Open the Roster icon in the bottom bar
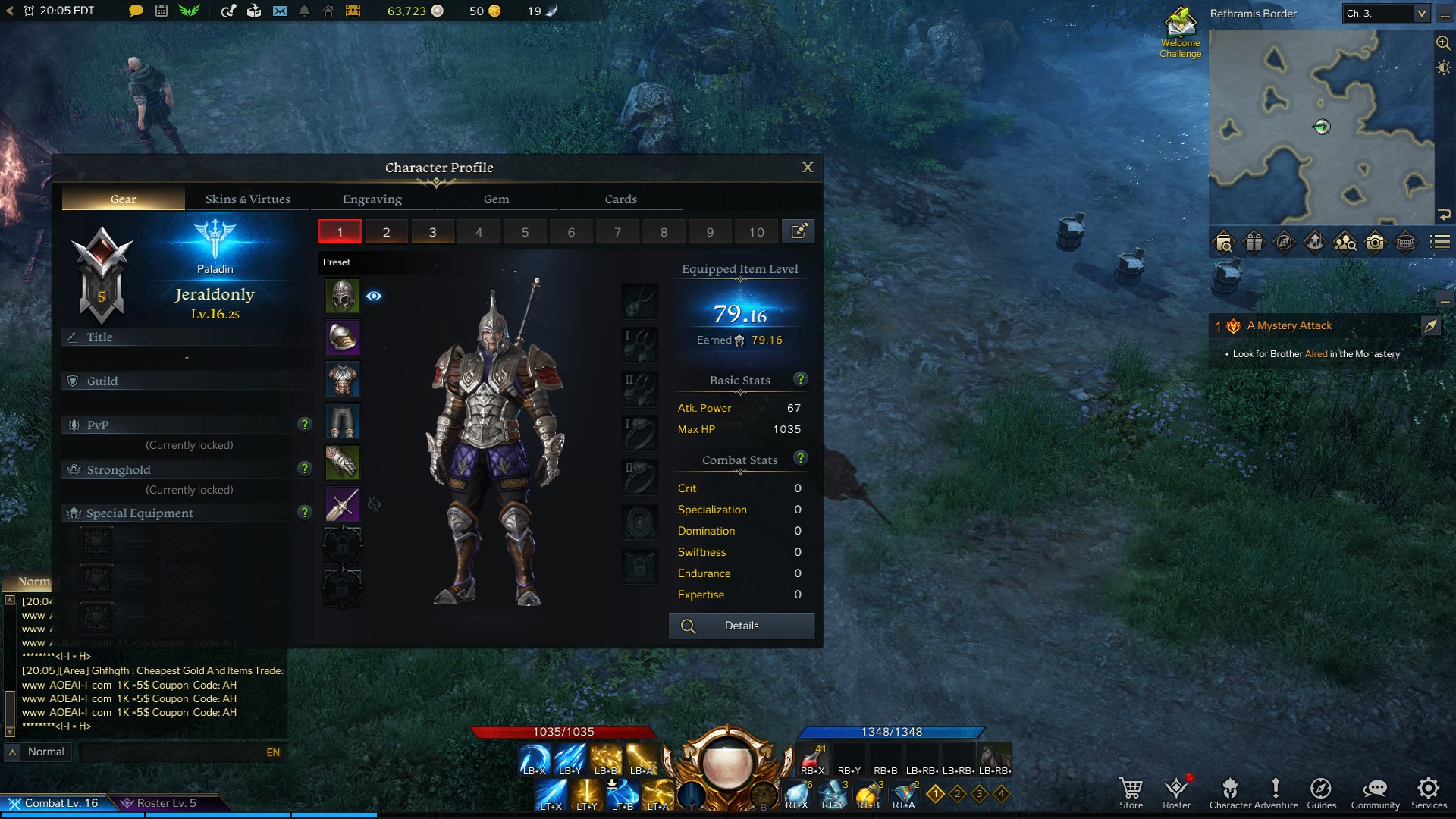1456x819 pixels. [1176, 789]
